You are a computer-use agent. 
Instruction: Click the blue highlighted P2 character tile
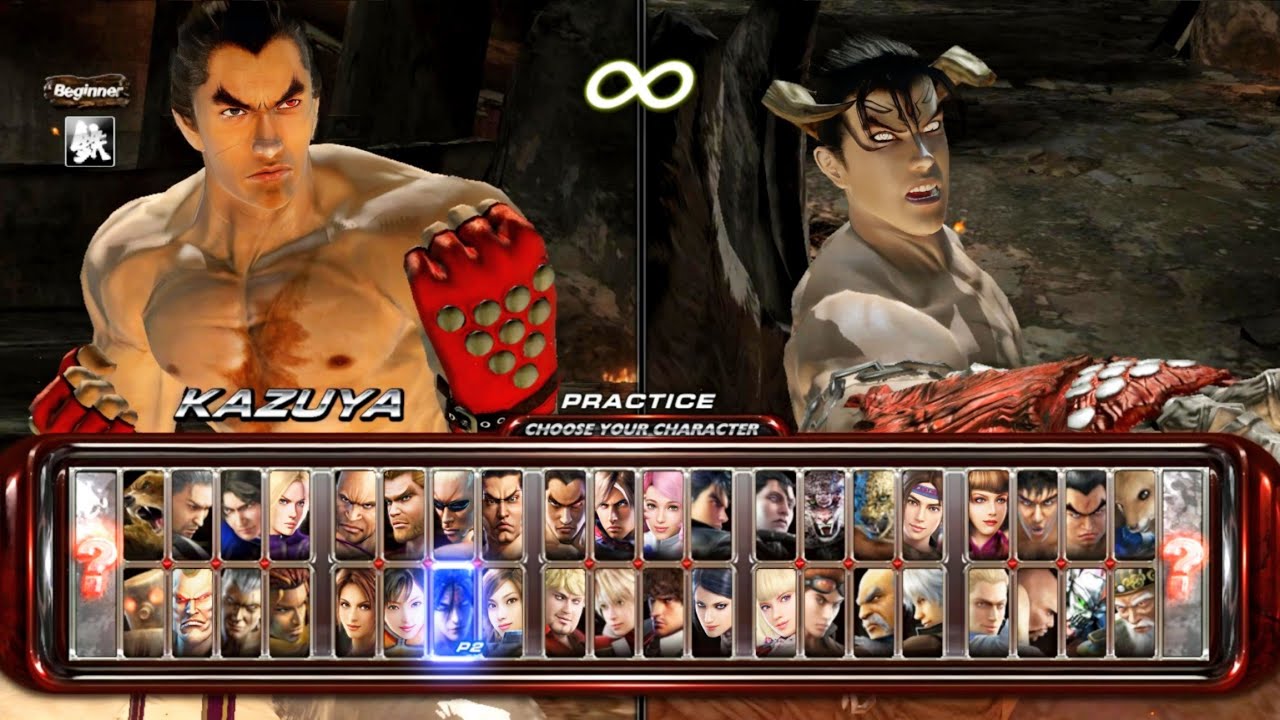click(x=453, y=612)
